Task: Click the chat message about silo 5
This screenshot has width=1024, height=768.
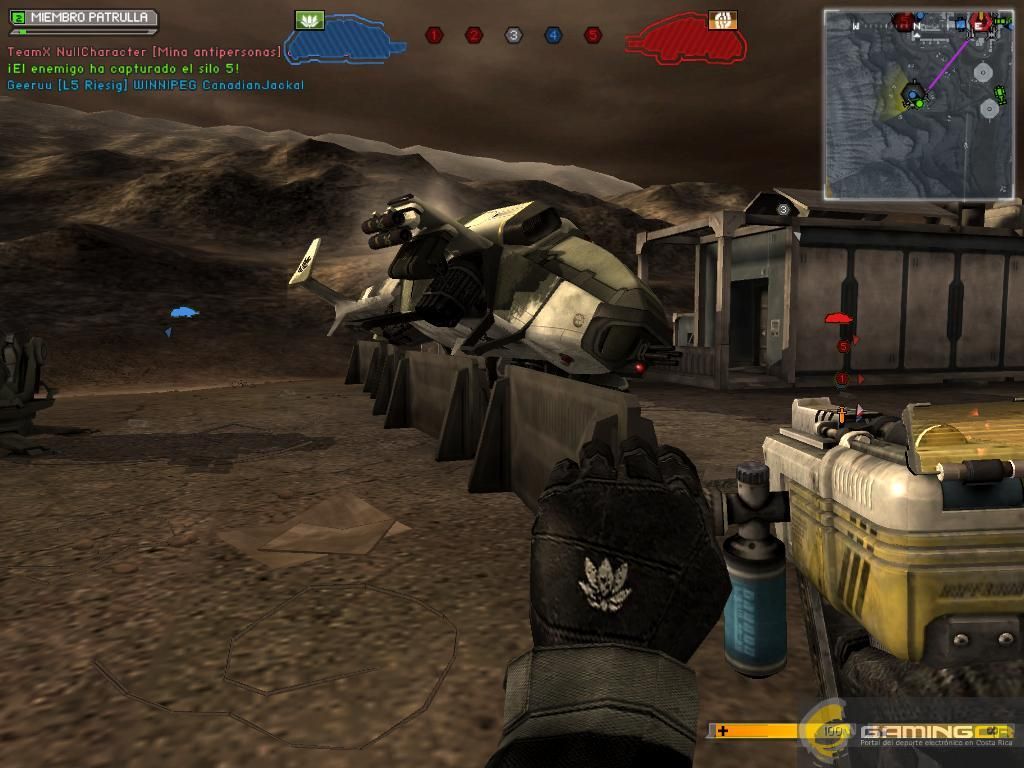Action: 123,68
